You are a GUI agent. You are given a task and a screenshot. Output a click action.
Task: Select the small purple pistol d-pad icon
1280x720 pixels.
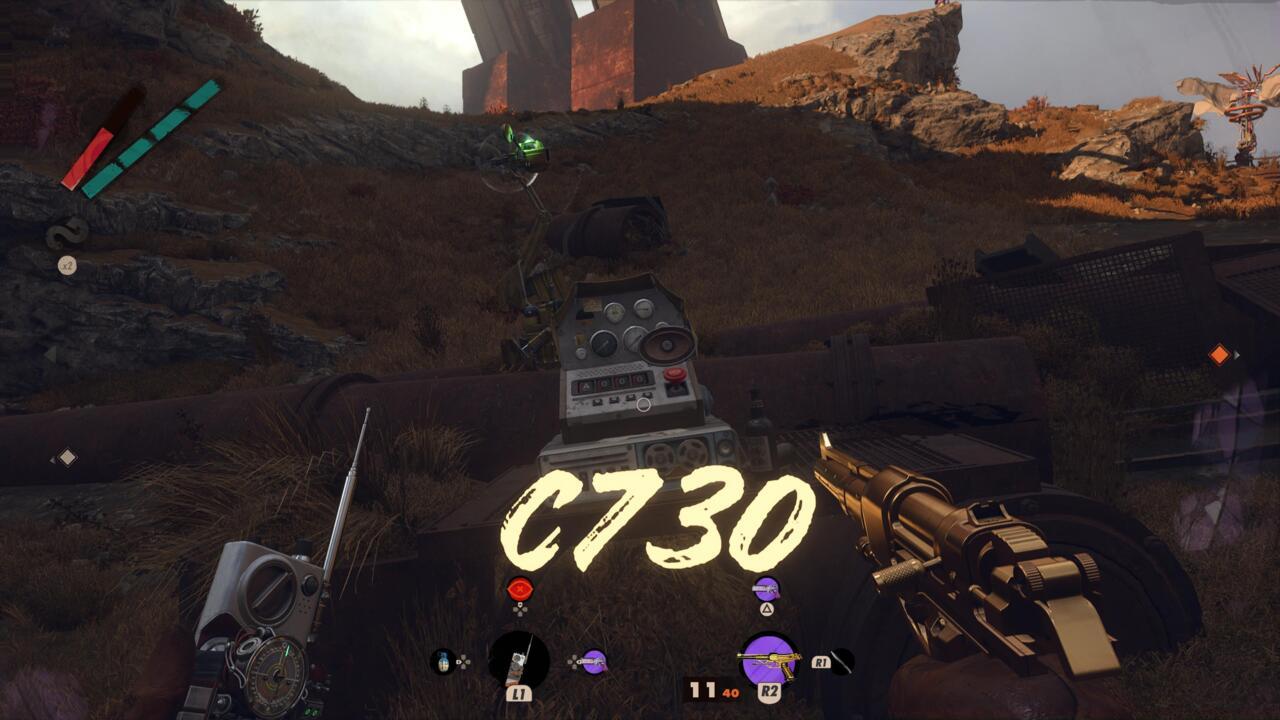(593, 660)
